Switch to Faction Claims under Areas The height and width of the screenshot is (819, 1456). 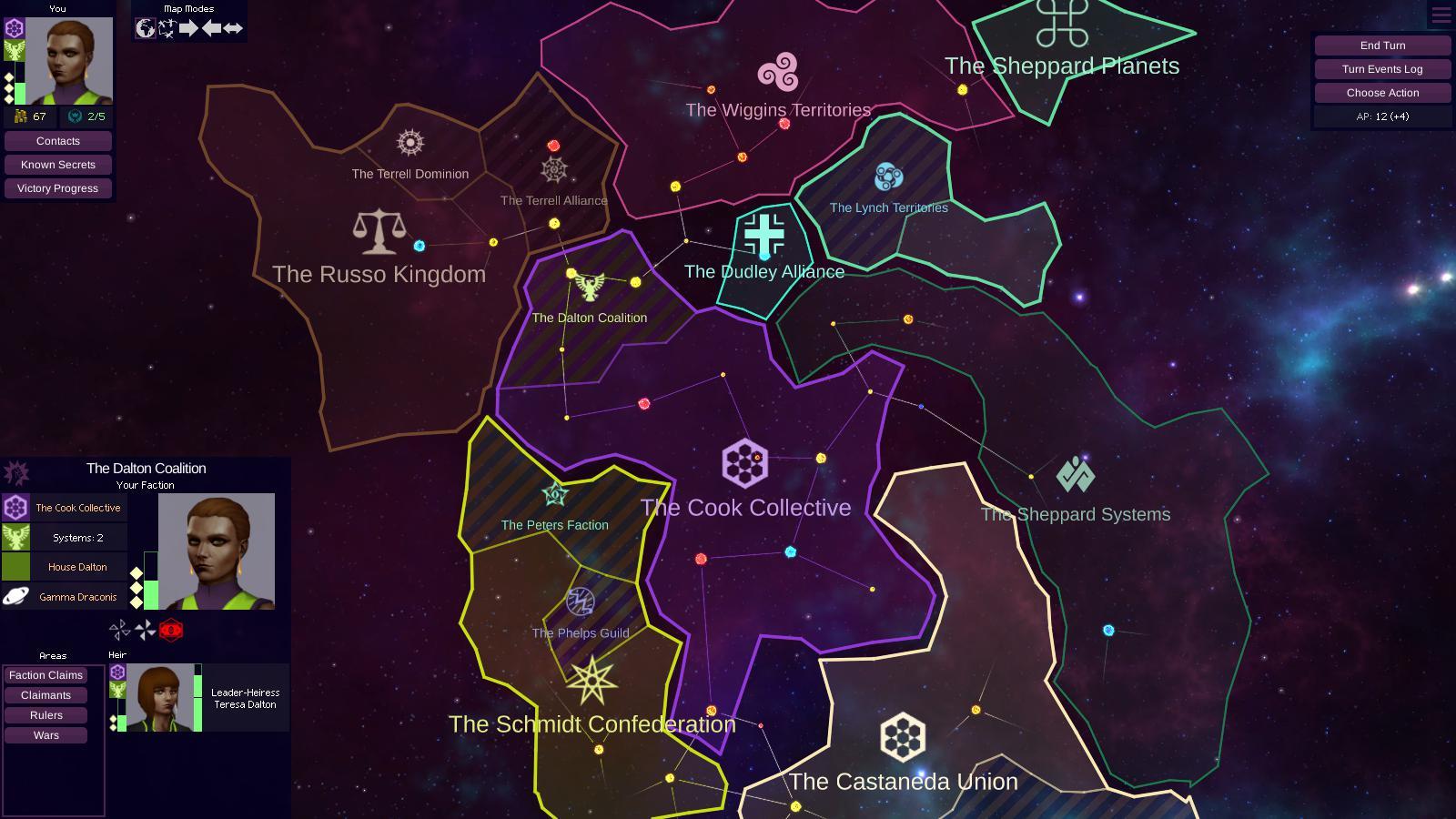coord(45,674)
